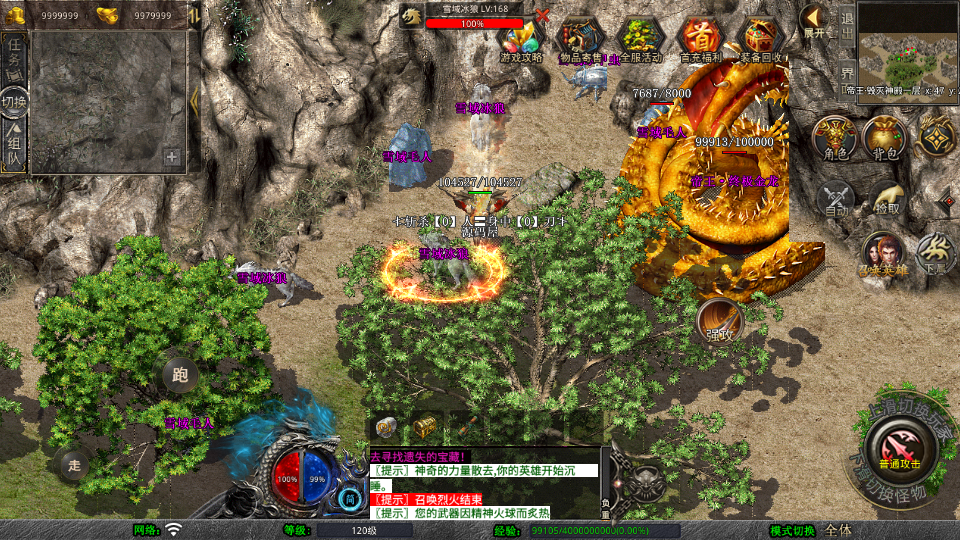The width and height of the screenshot is (960, 540).
Task: Switch to the 任务 quest tab
Action: [14, 60]
